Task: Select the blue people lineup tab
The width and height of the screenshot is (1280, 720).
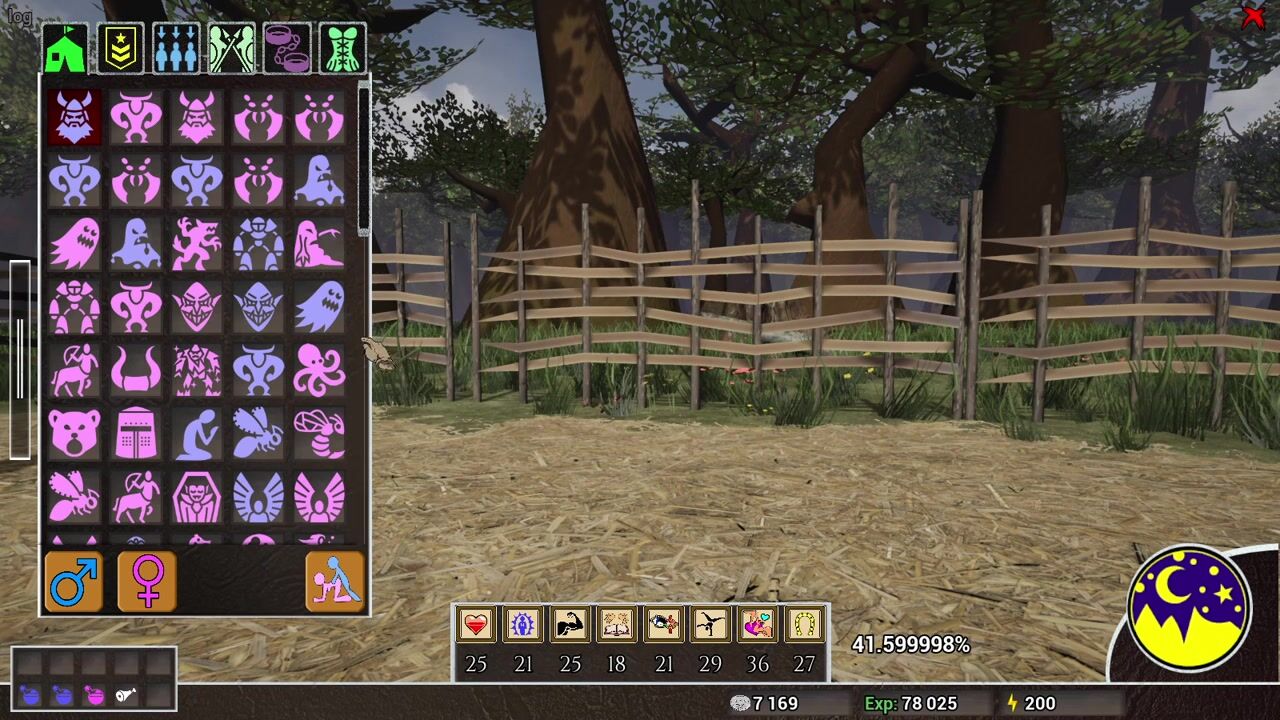Action: 176,49
